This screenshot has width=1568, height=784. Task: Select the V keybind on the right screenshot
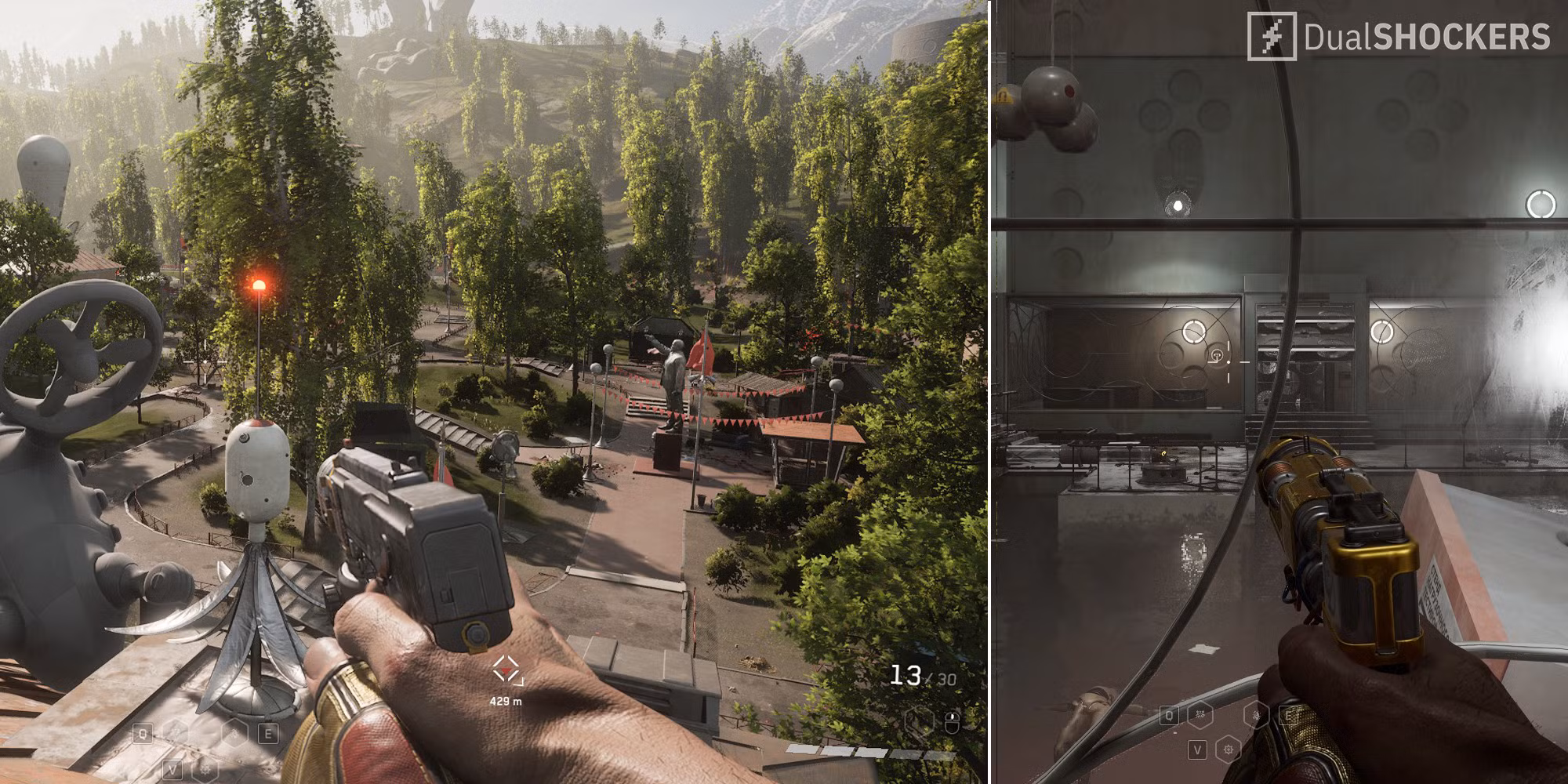pyautogui.click(x=1198, y=750)
